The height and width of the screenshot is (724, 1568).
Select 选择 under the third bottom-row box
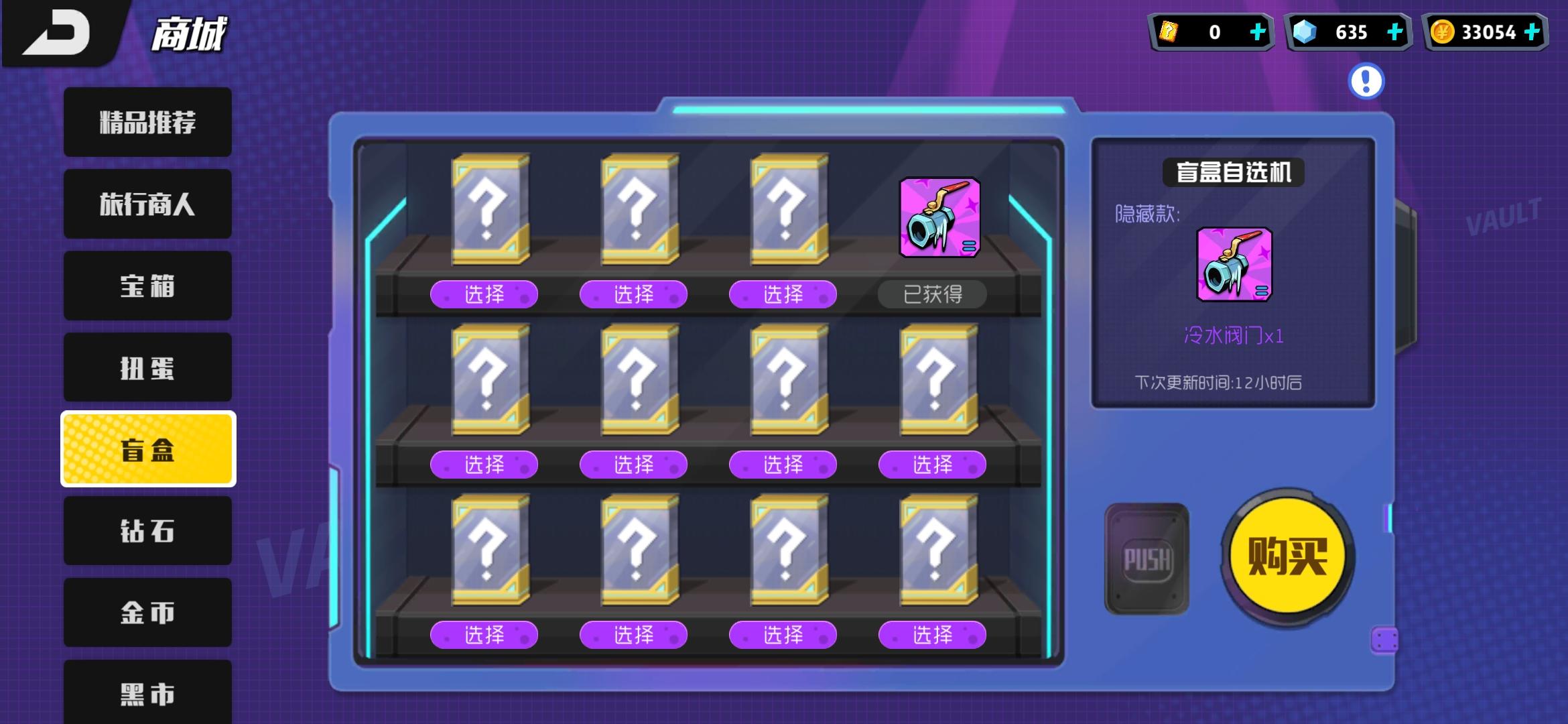(783, 635)
